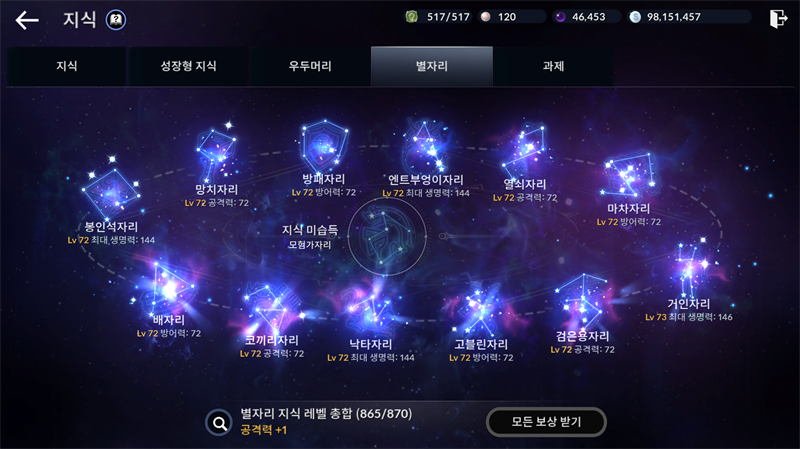Claim all rewards with 모든 보상 받기

[x=547, y=422]
